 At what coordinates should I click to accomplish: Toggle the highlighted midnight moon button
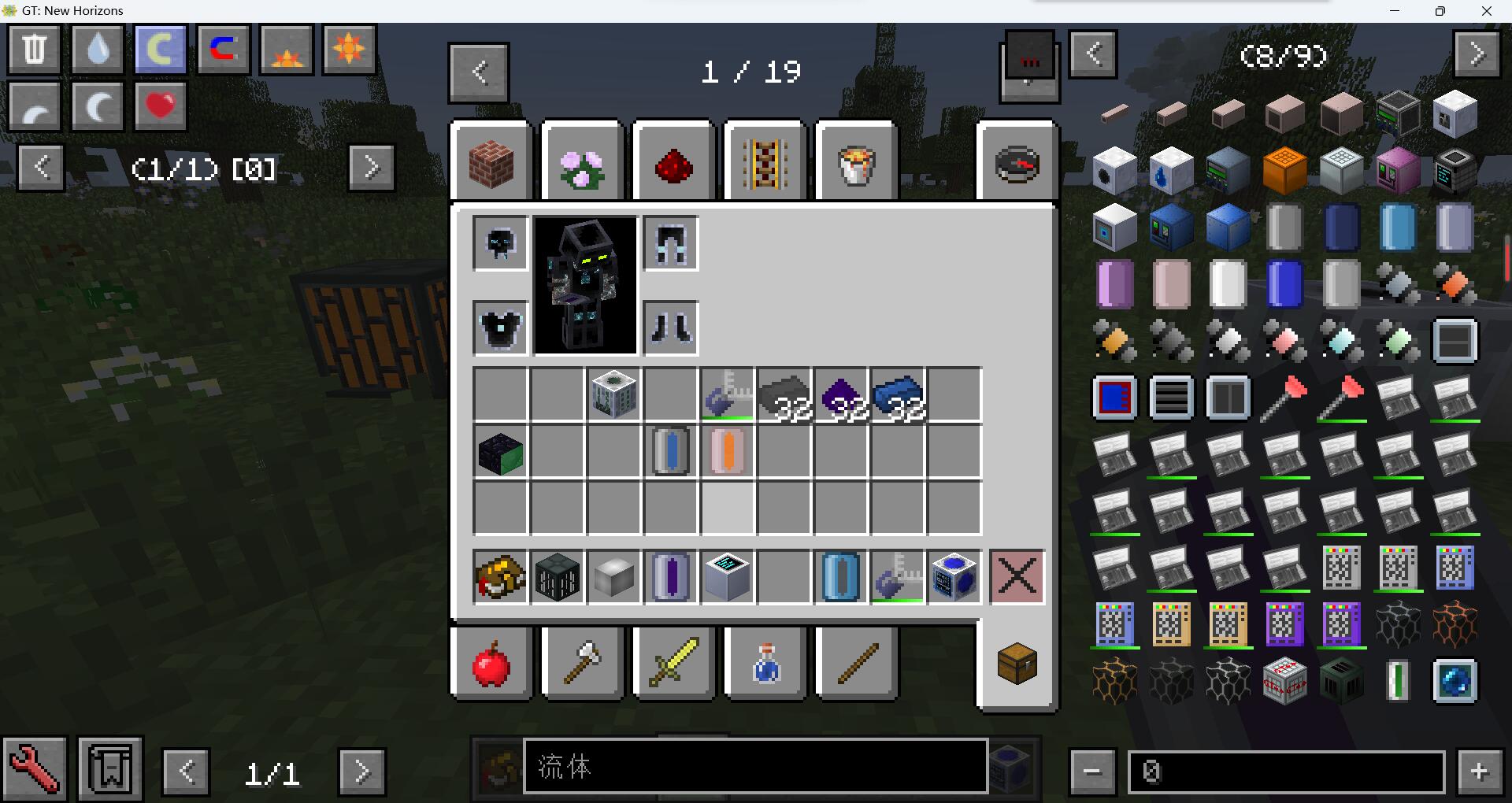[x=160, y=49]
